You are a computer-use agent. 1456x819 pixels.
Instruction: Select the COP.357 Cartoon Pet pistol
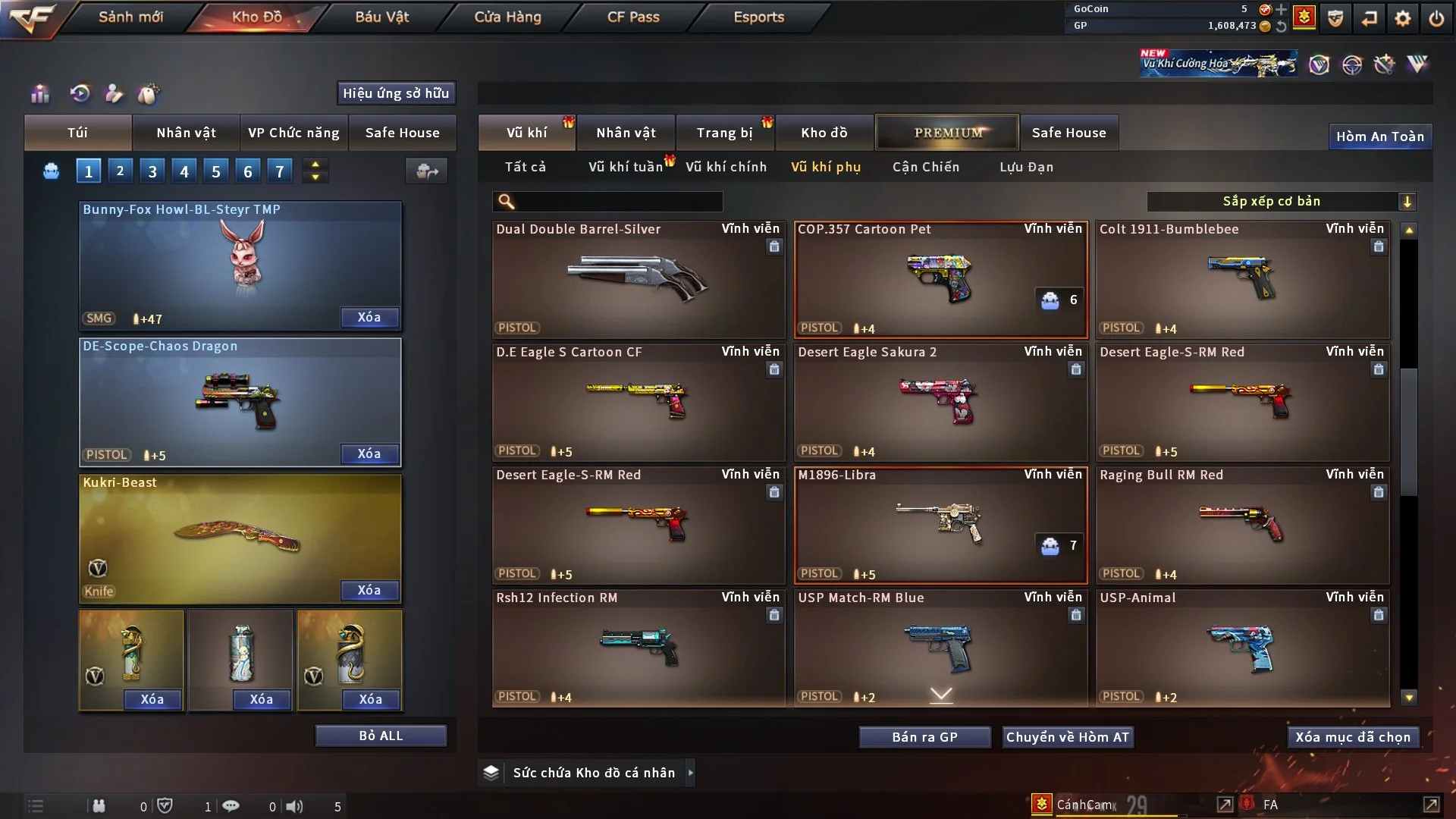pyautogui.click(x=940, y=279)
